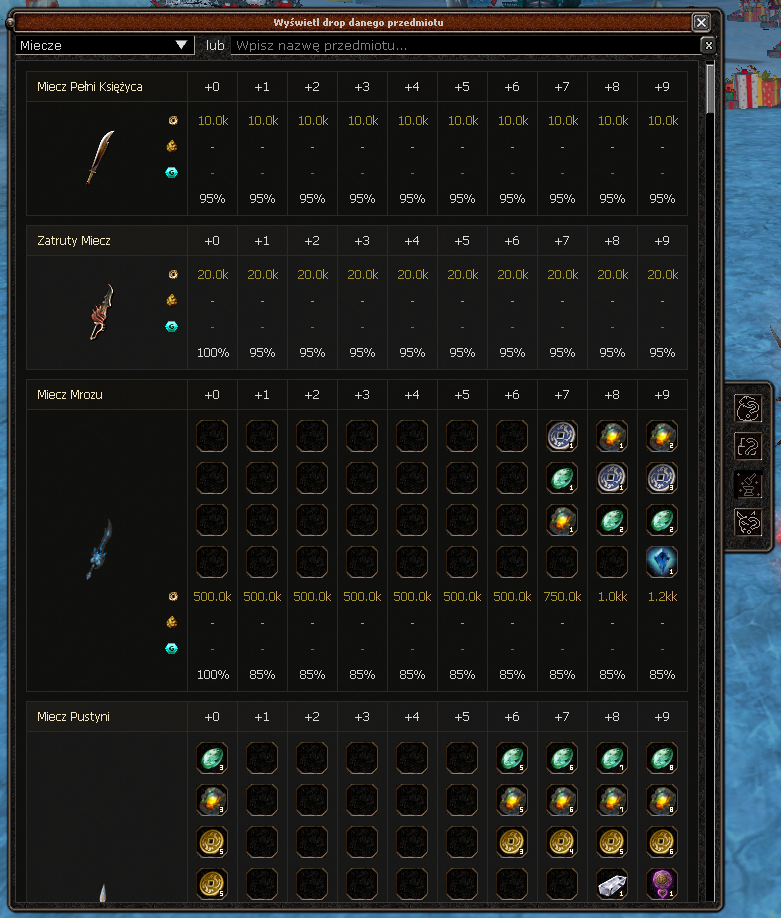Click the green gem in Miecz Pustyni +0

click(211, 759)
